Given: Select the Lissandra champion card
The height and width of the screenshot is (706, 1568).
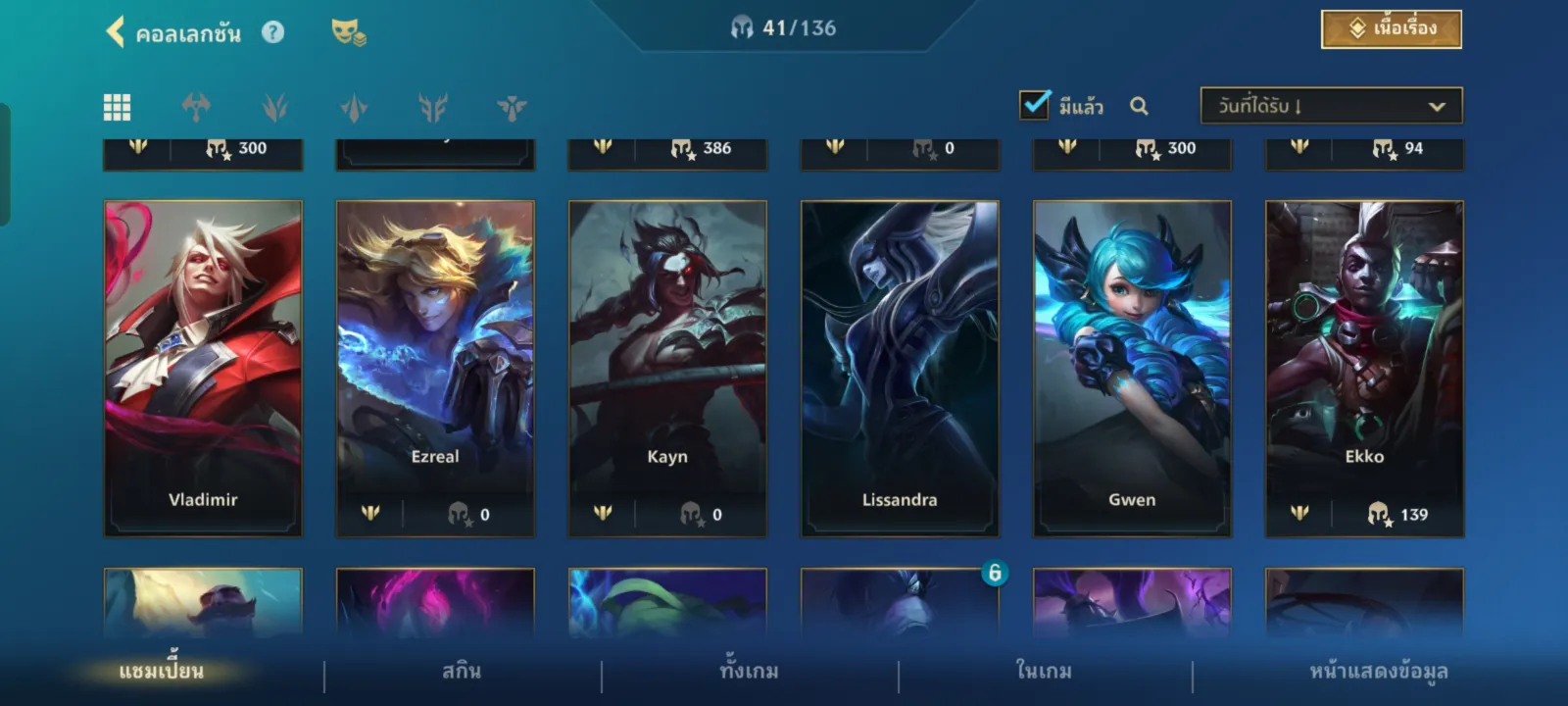Looking at the screenshot, I should tap(900, 368).
